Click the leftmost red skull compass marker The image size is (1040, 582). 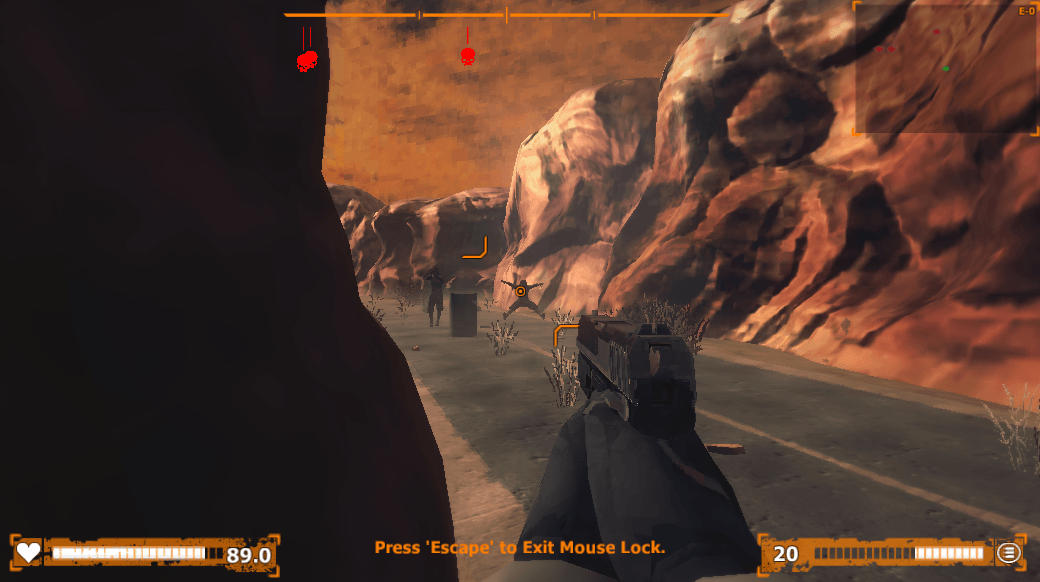[x=307, y=61]
